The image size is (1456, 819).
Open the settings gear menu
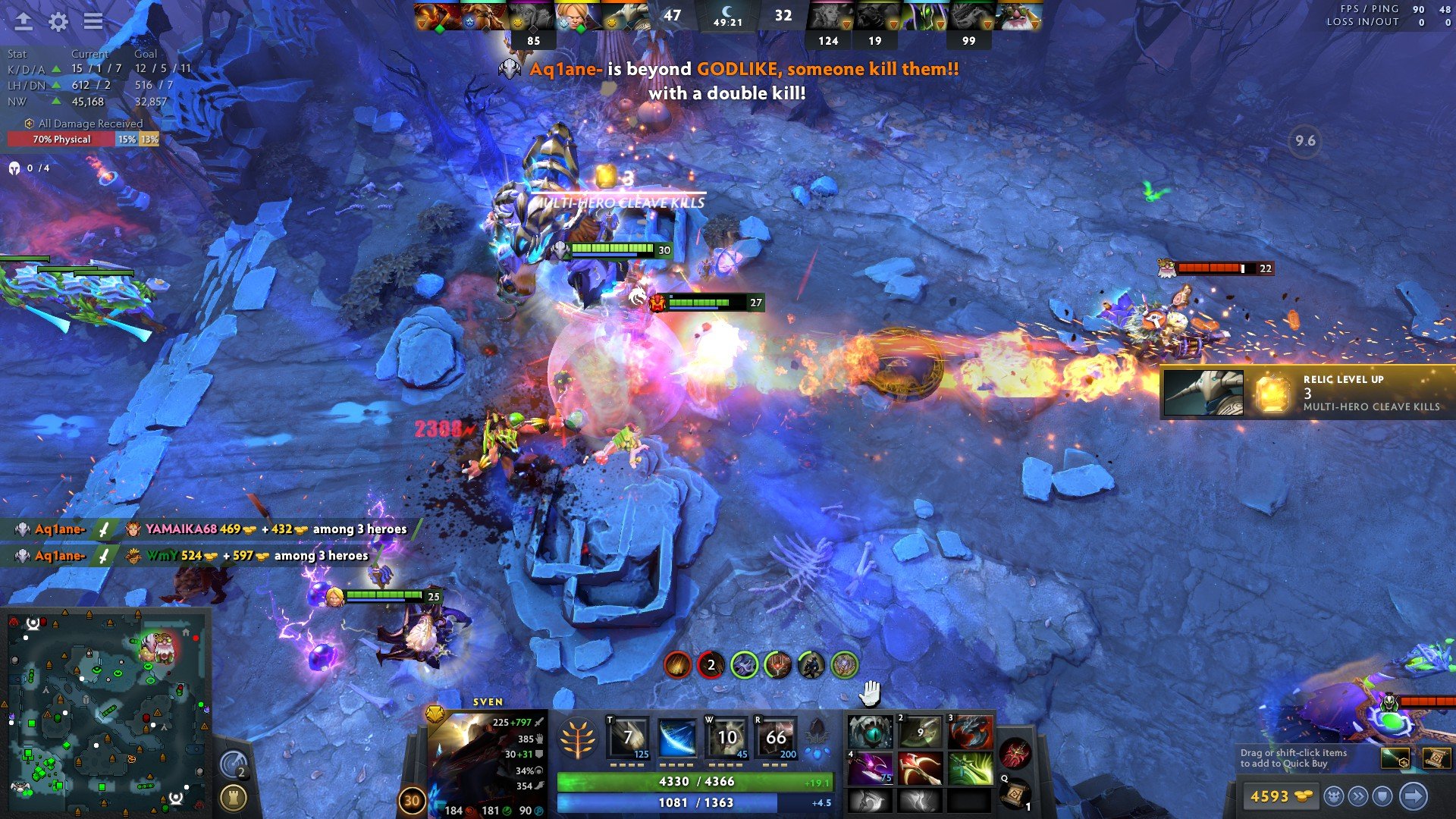[x=58, y=21]
